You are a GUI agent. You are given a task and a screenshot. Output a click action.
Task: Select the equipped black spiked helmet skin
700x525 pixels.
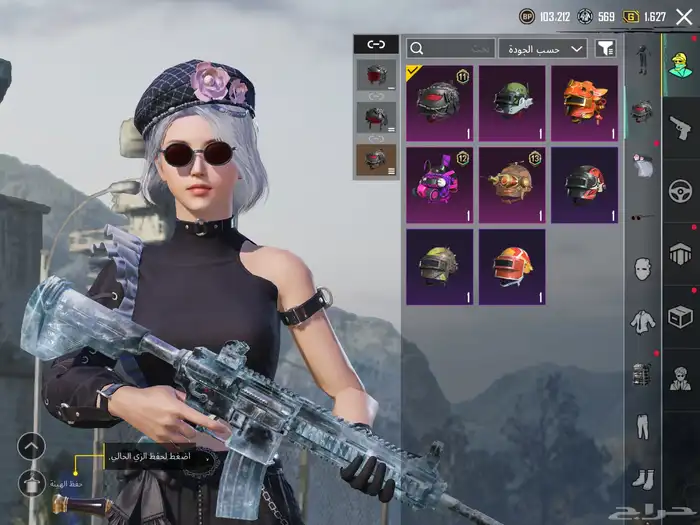[x=439, y=103]
